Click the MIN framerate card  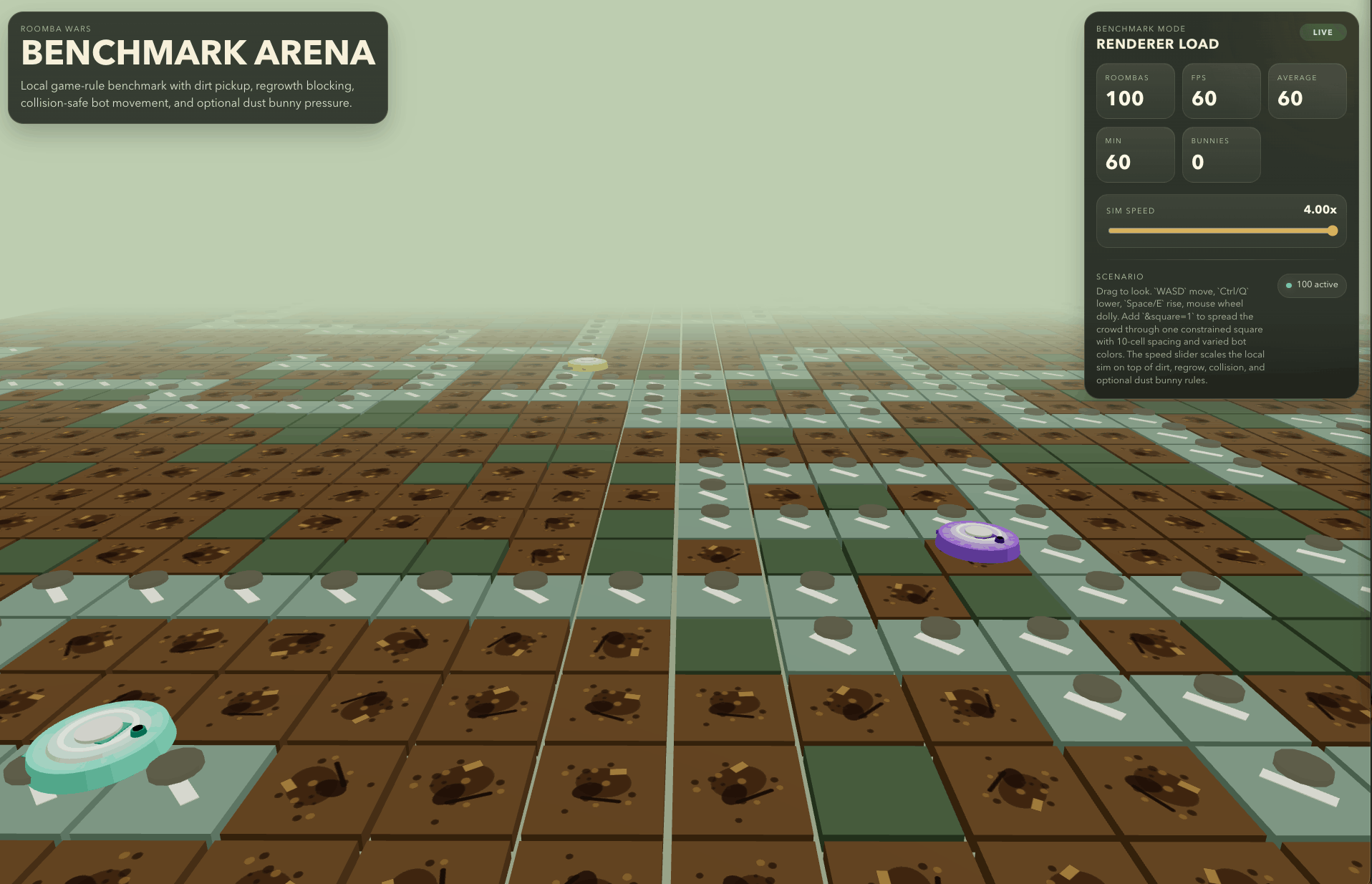point(1135,155)
